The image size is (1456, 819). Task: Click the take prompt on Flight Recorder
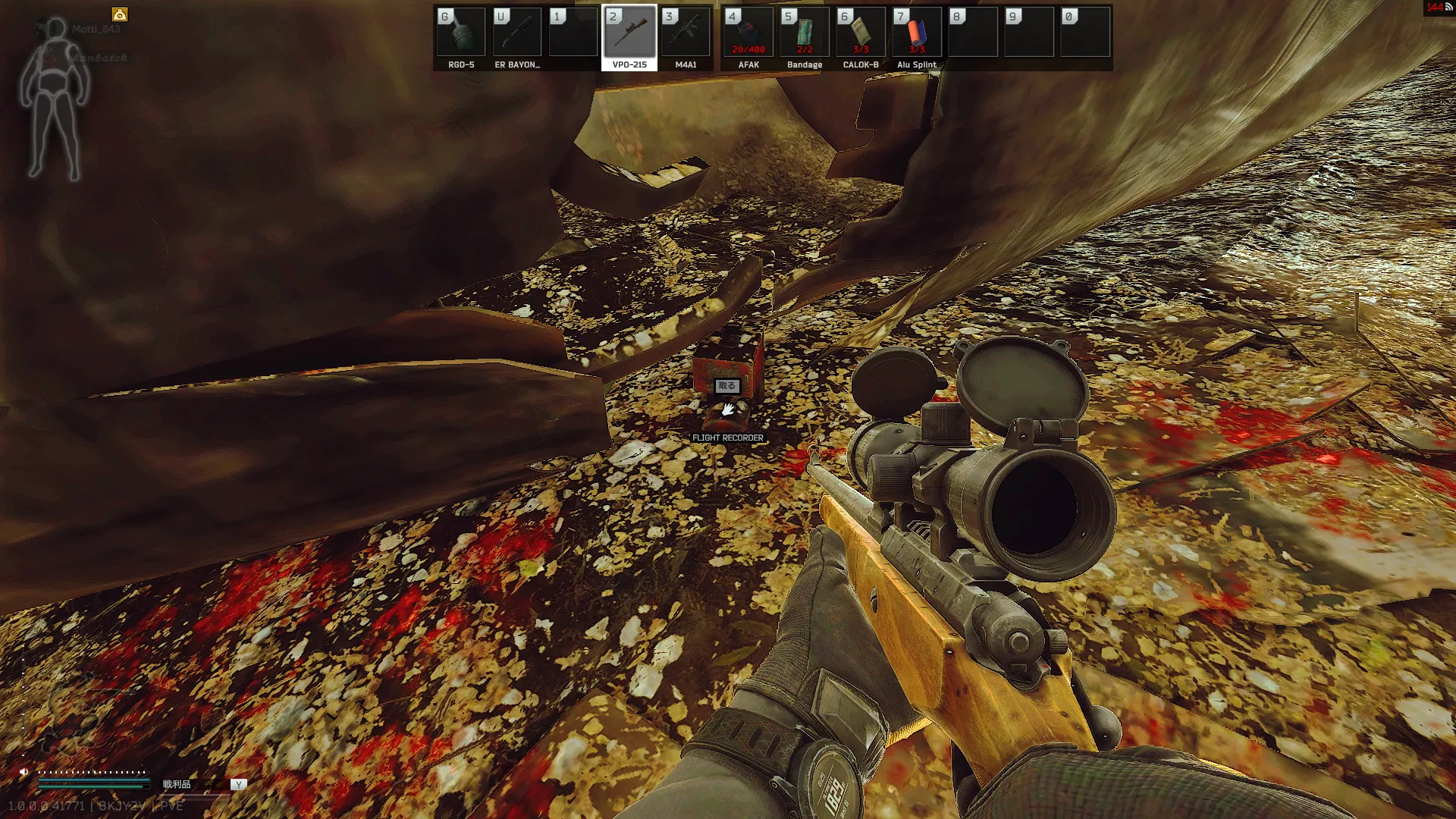coord(726,386)
